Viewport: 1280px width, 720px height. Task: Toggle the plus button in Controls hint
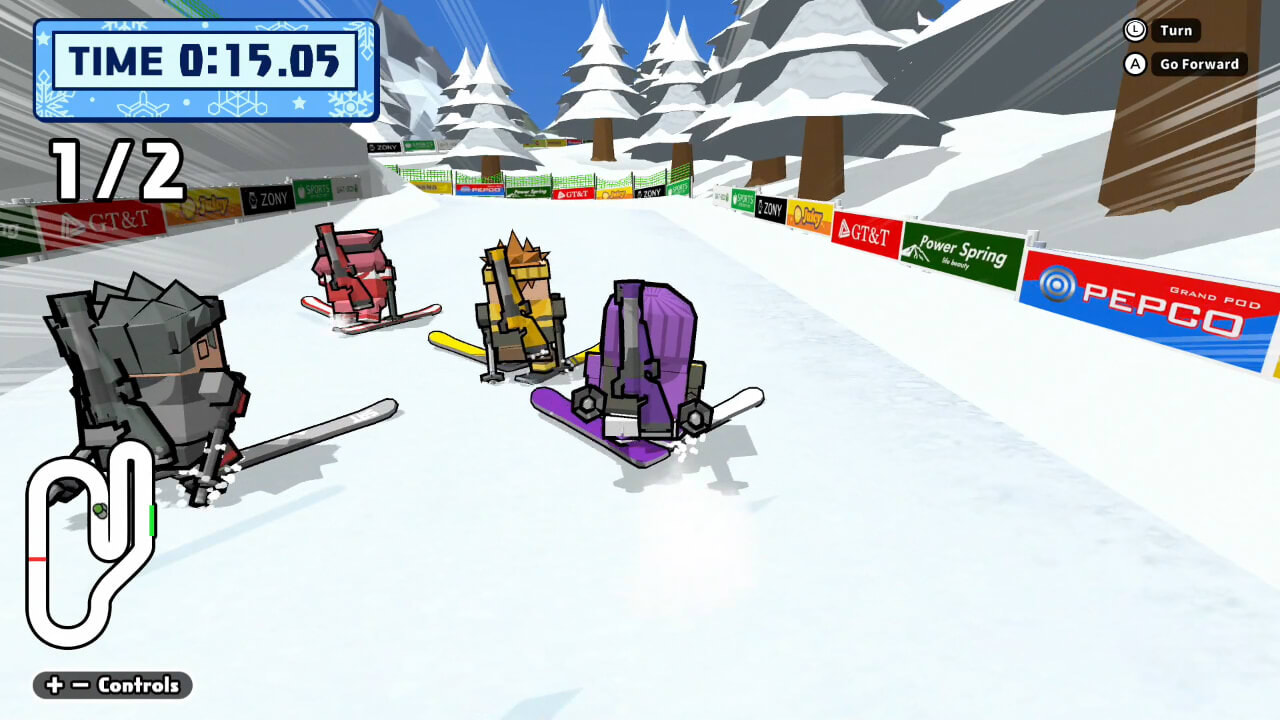(54, 685)
